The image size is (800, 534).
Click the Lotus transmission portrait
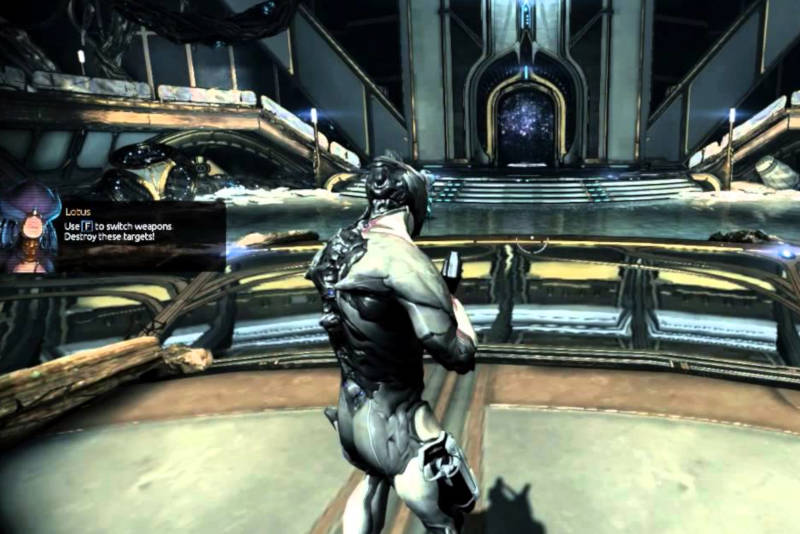(x=28, y=228)
